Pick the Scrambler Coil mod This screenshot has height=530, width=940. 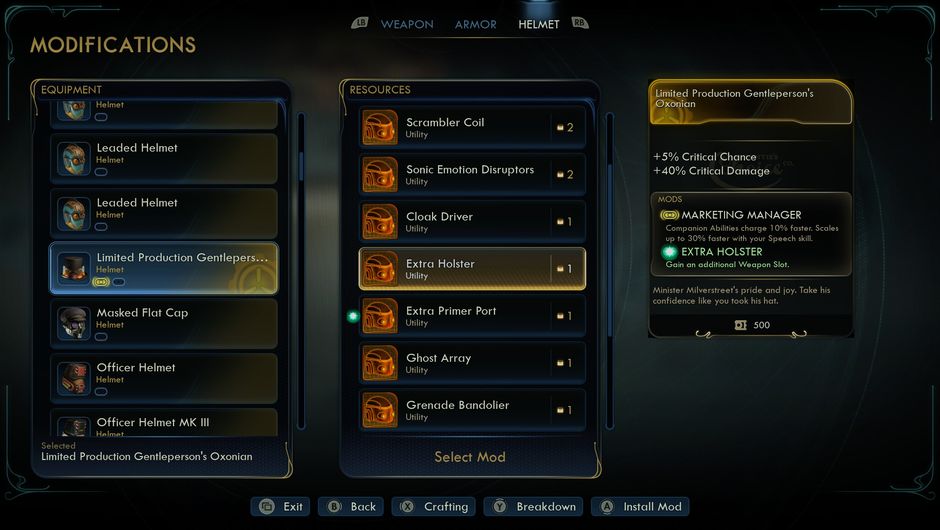[472, 127]
